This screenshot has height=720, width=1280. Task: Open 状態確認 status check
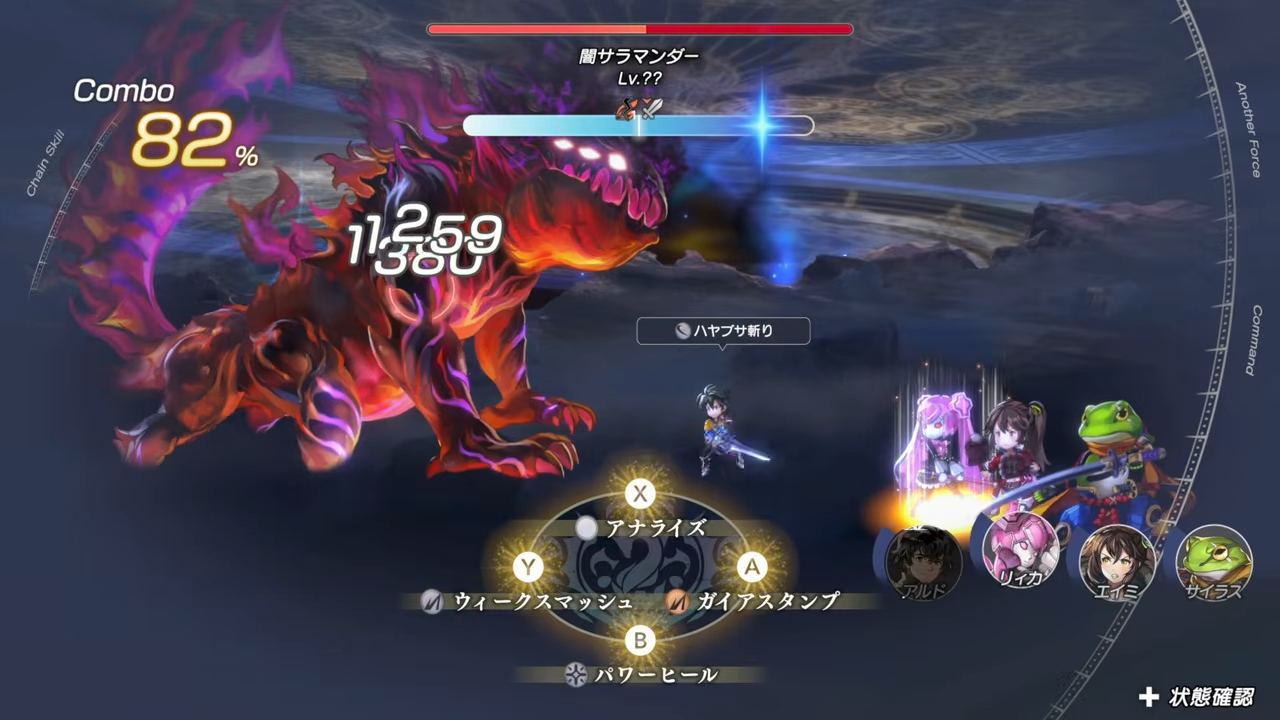coord(1197,695)
